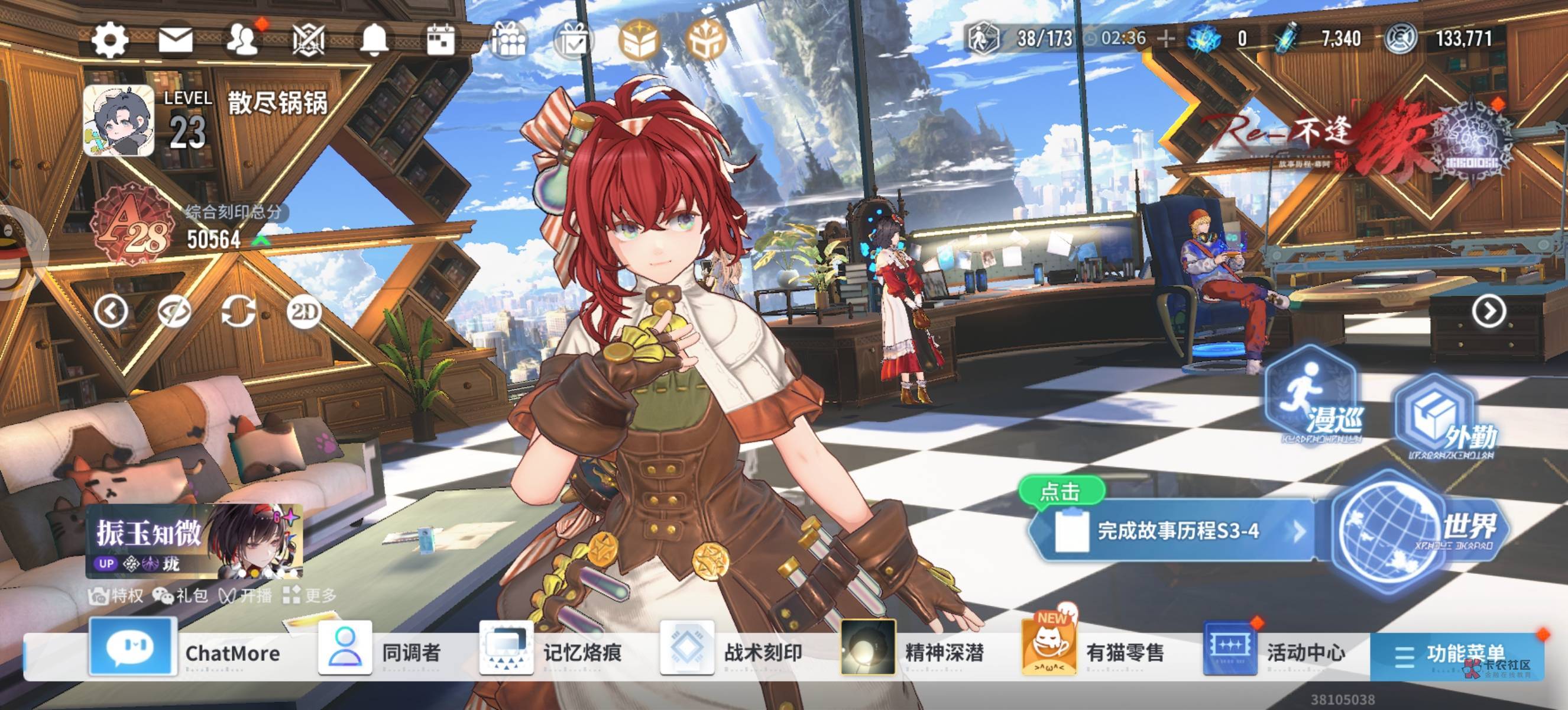Open the gear settings icon

tap(109, 40)
